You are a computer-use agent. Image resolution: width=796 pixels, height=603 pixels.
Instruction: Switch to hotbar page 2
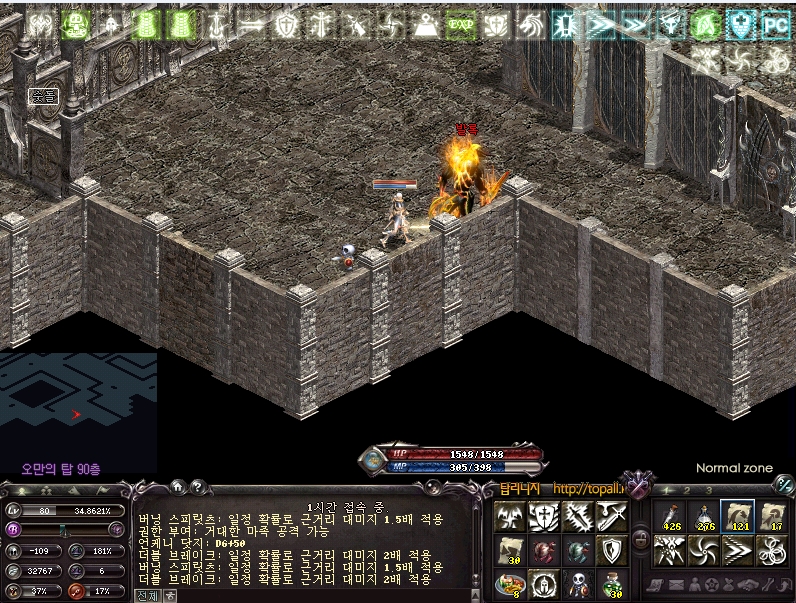687,490
